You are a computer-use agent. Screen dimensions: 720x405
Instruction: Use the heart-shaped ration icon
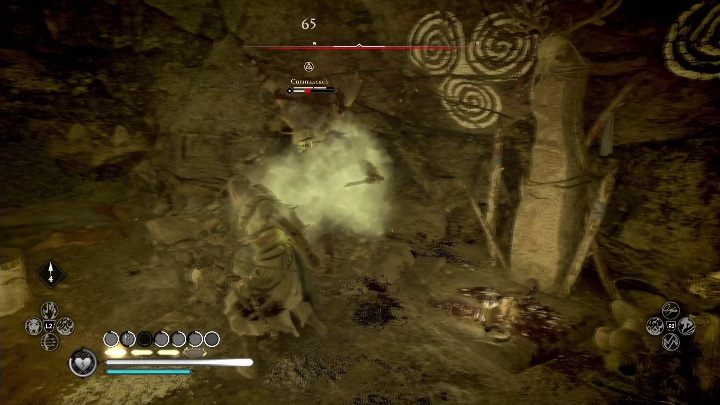[x=83, y=363]
